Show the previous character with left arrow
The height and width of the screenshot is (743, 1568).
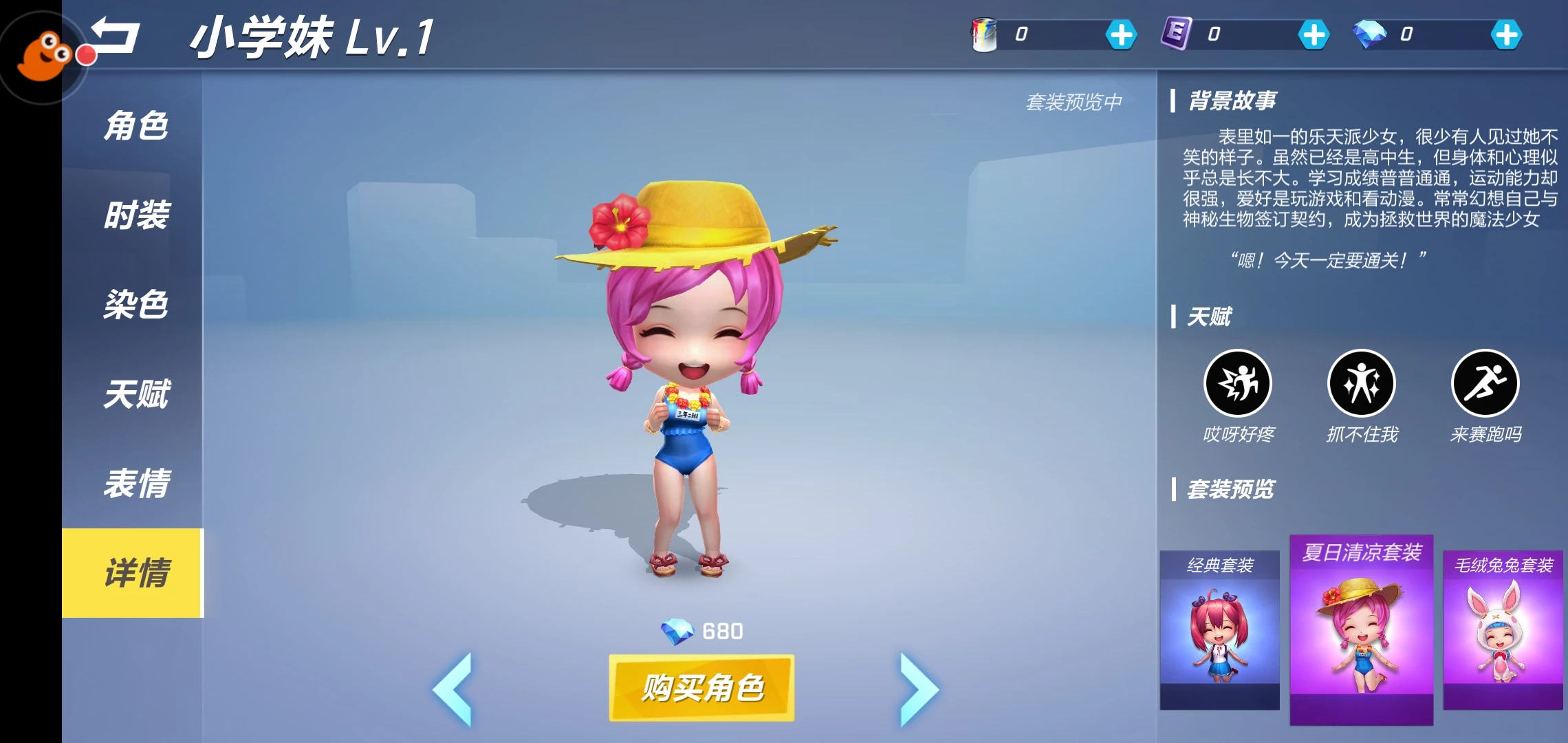(x=453, y=688)
